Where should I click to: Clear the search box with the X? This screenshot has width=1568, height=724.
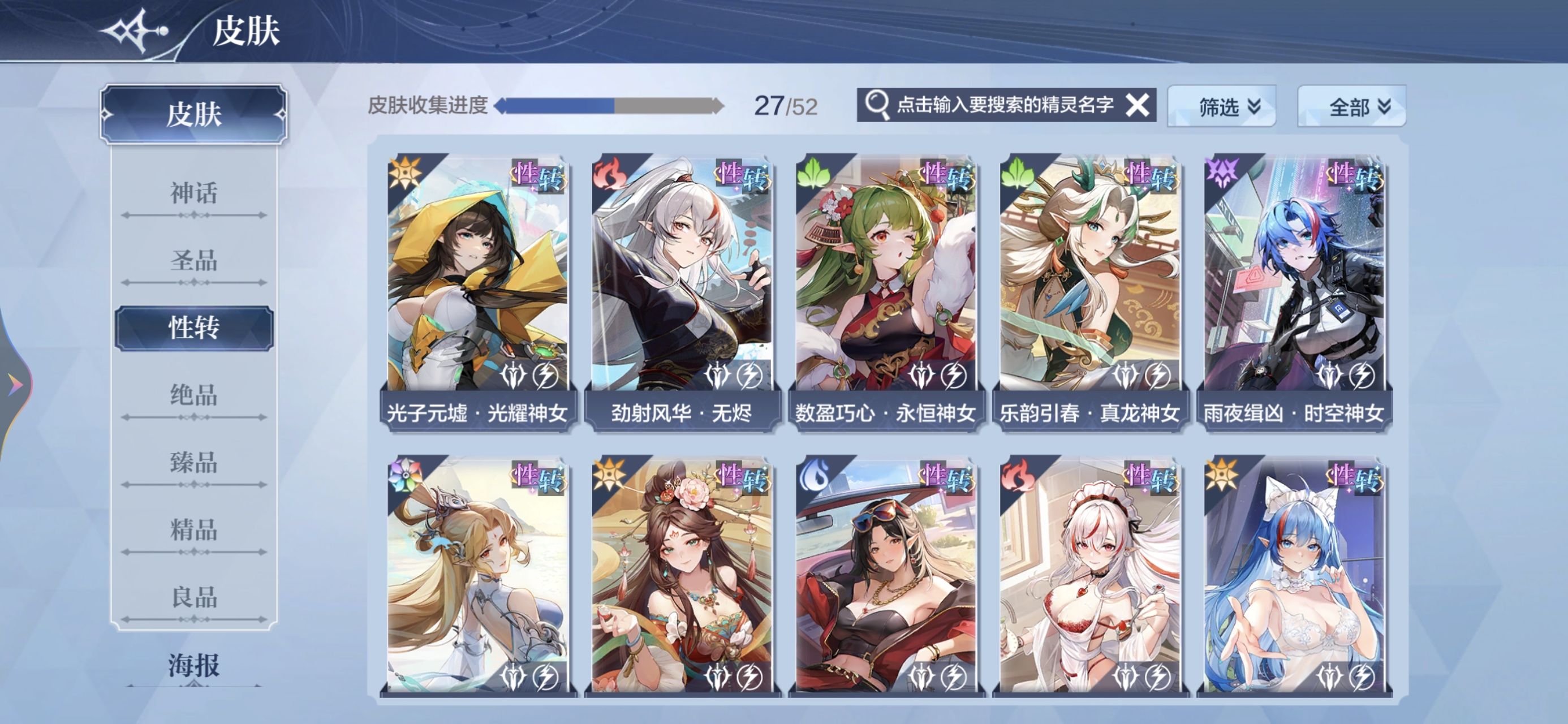pyautogui.click(x=1136, y=105)
